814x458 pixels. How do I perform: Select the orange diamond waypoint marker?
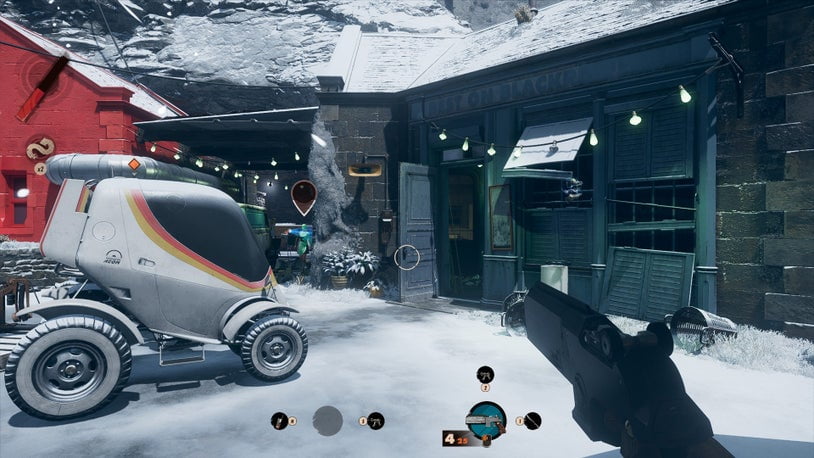133,164
